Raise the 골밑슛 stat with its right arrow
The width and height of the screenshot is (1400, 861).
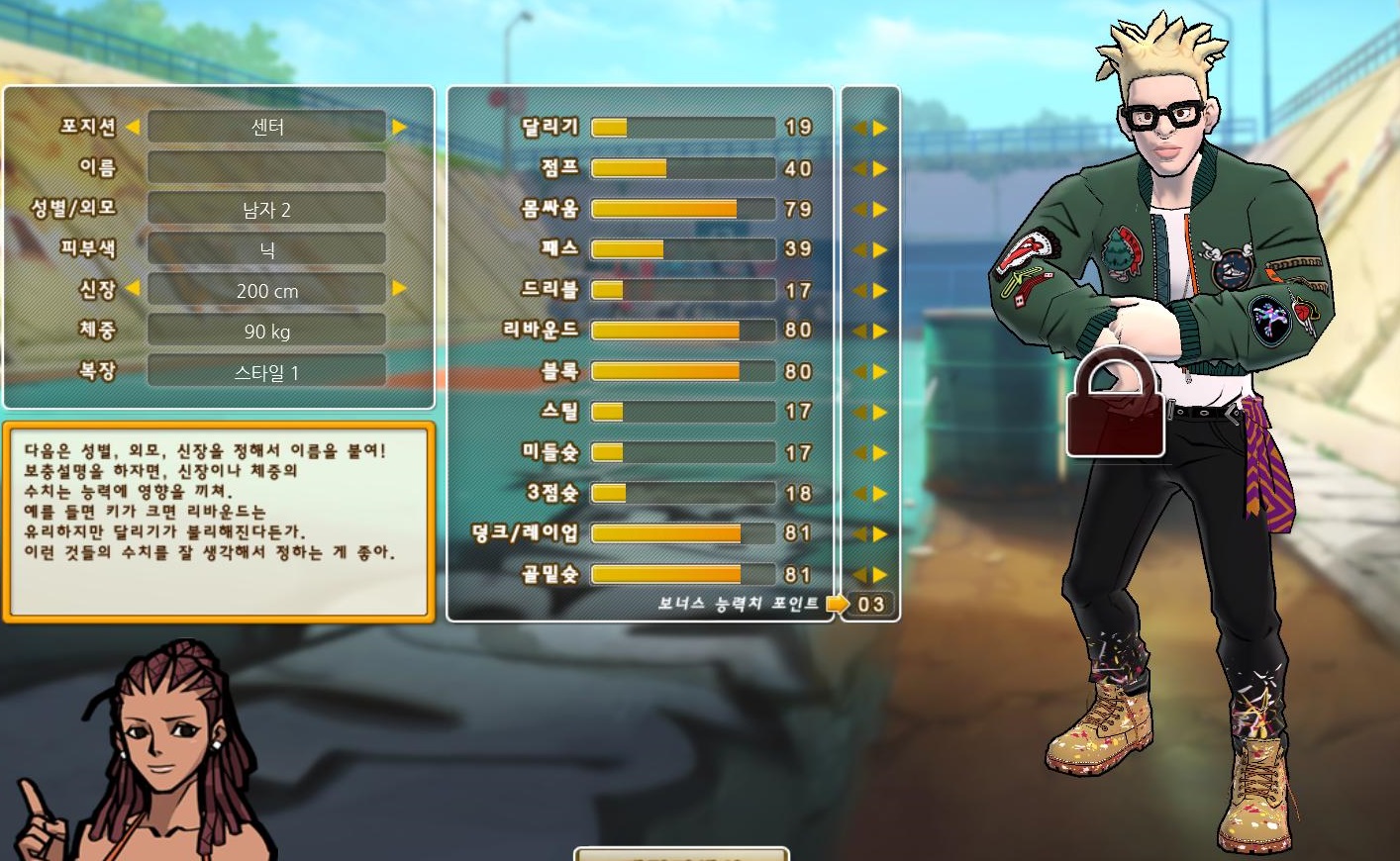pyautogui.click(x=880, y=575)
